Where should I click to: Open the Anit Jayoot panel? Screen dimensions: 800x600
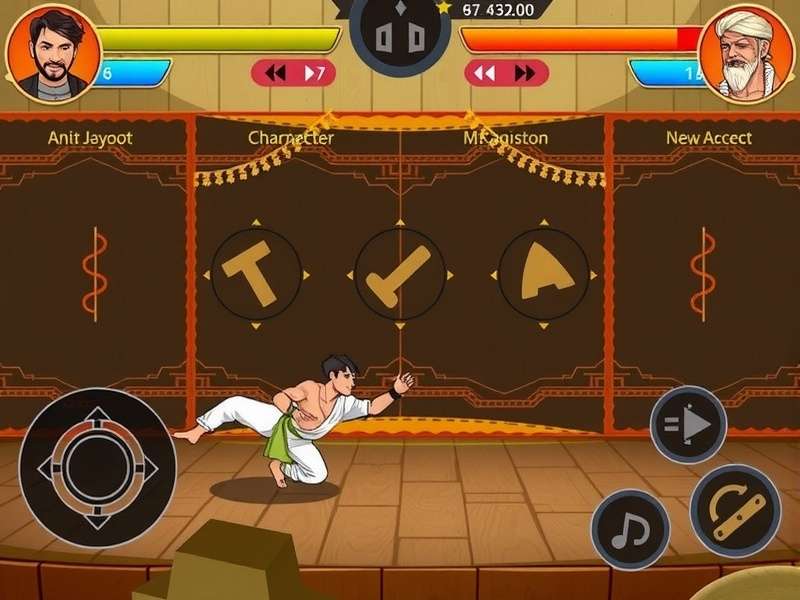point(90,138)
